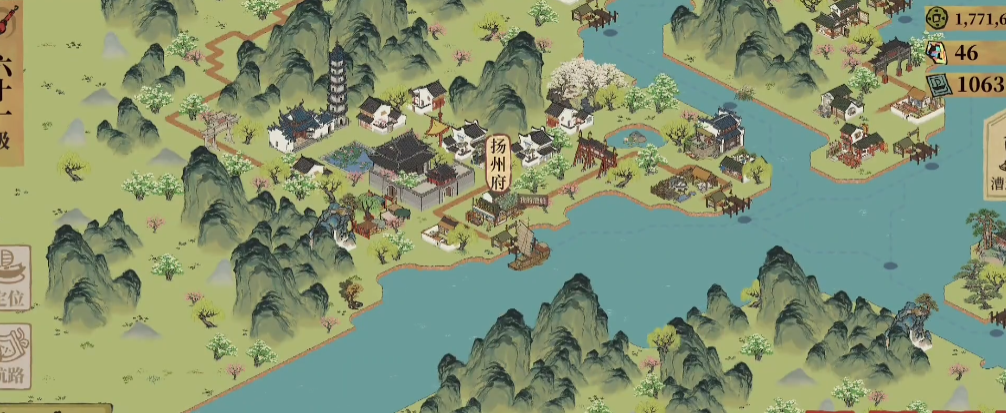Image resolution: width=1006 pixels, height=413 pixels.
Task: Click the copper coin currency icon
Action: (x=936, y=17)
